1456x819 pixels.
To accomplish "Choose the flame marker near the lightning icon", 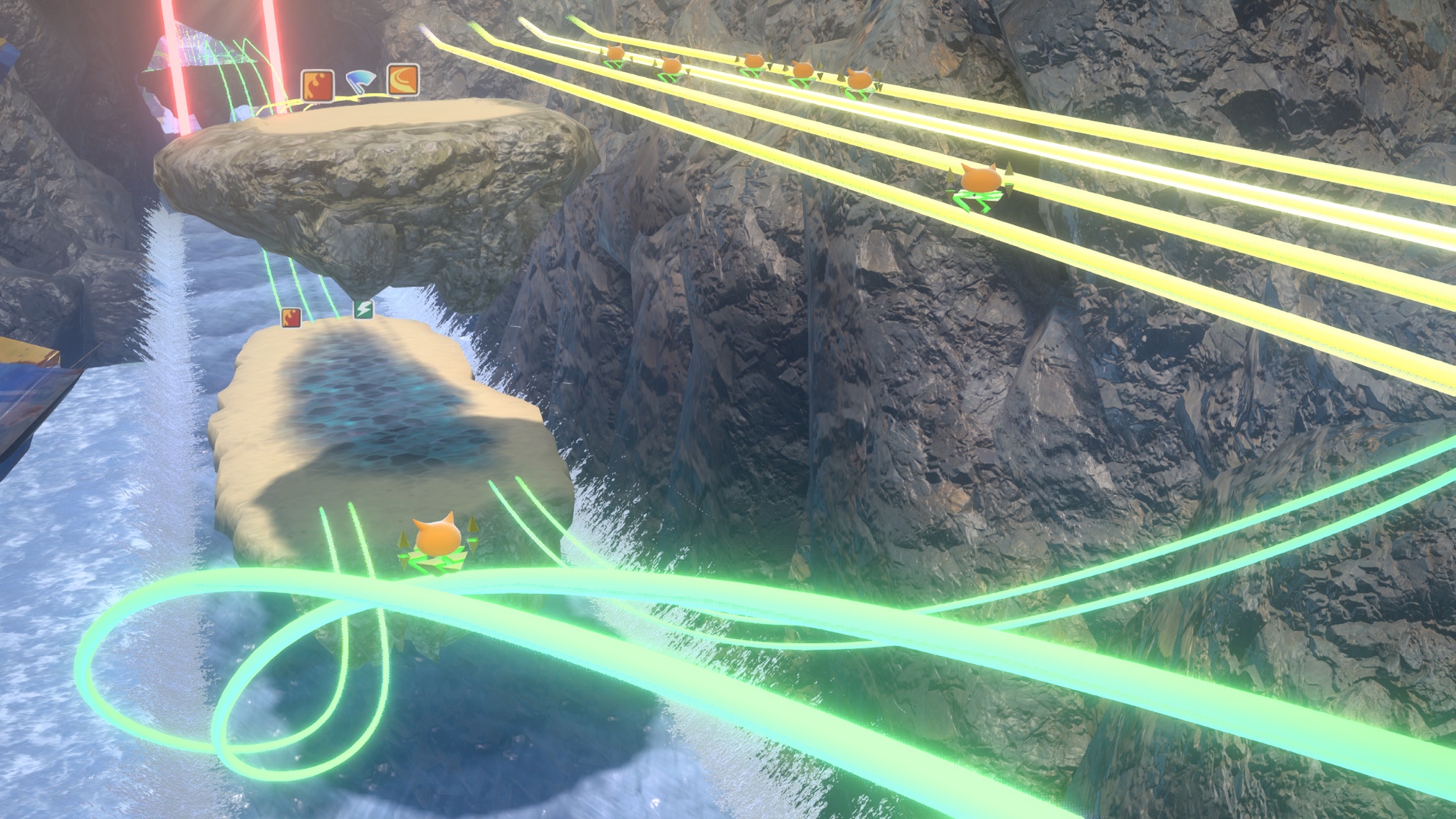I will (x=291, y=317).
